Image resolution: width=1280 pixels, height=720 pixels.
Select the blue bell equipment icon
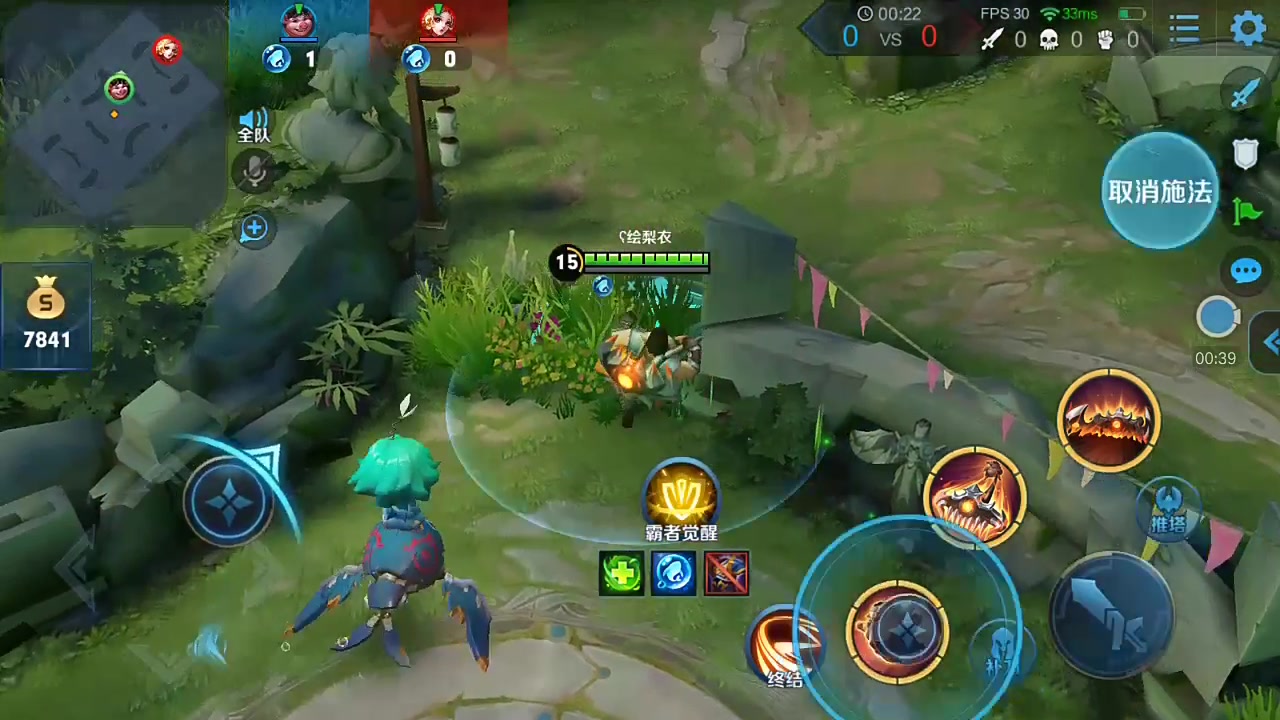coord(673,574)
